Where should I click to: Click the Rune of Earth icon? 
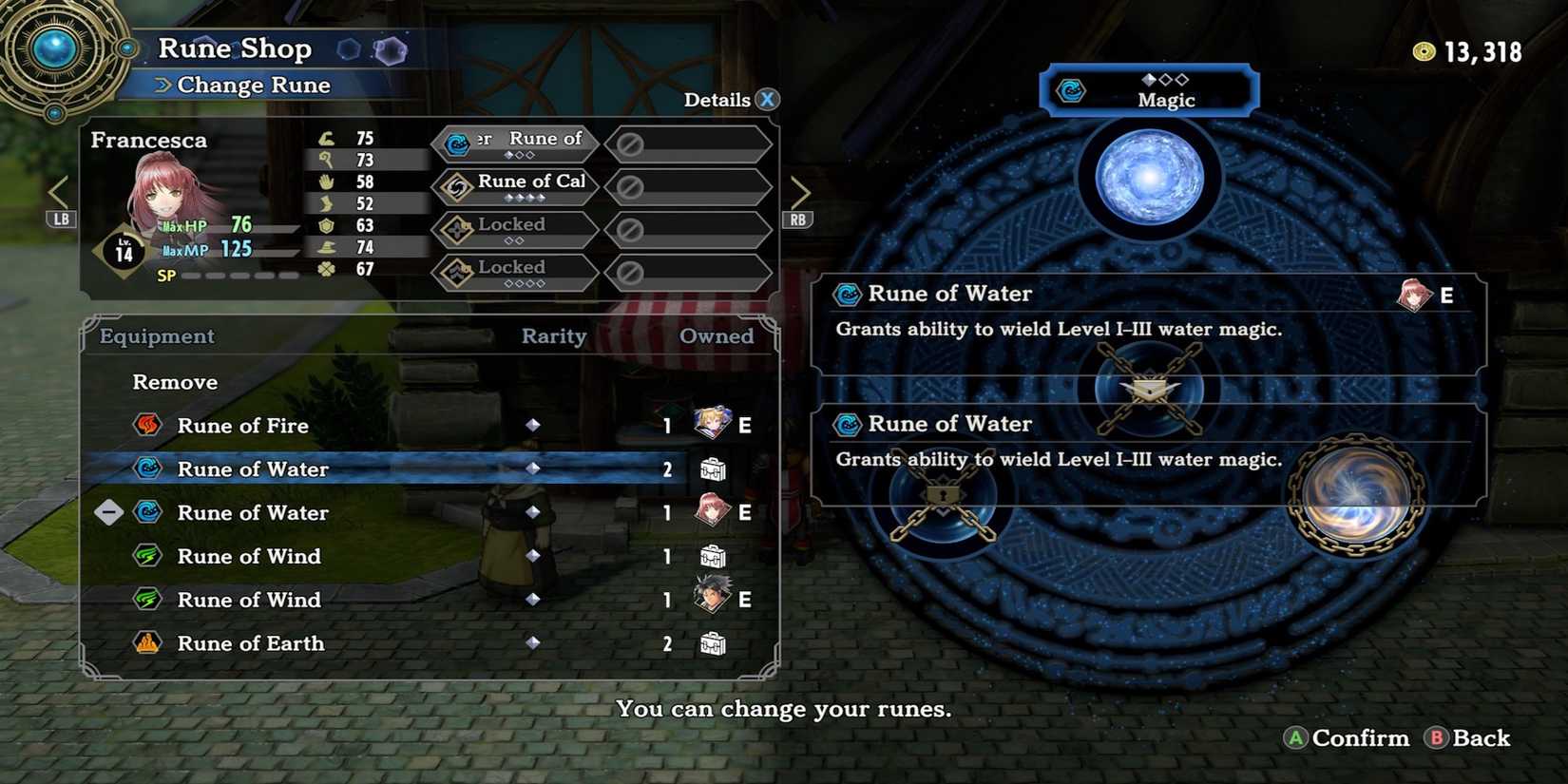[147, 643]
